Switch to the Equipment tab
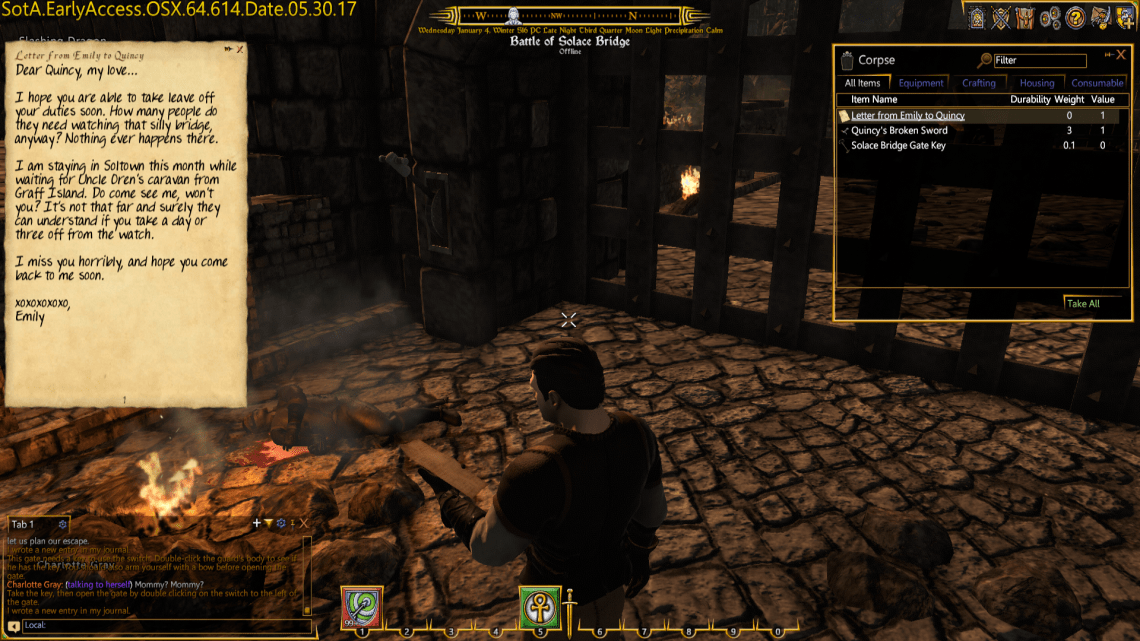 point(920,84)
